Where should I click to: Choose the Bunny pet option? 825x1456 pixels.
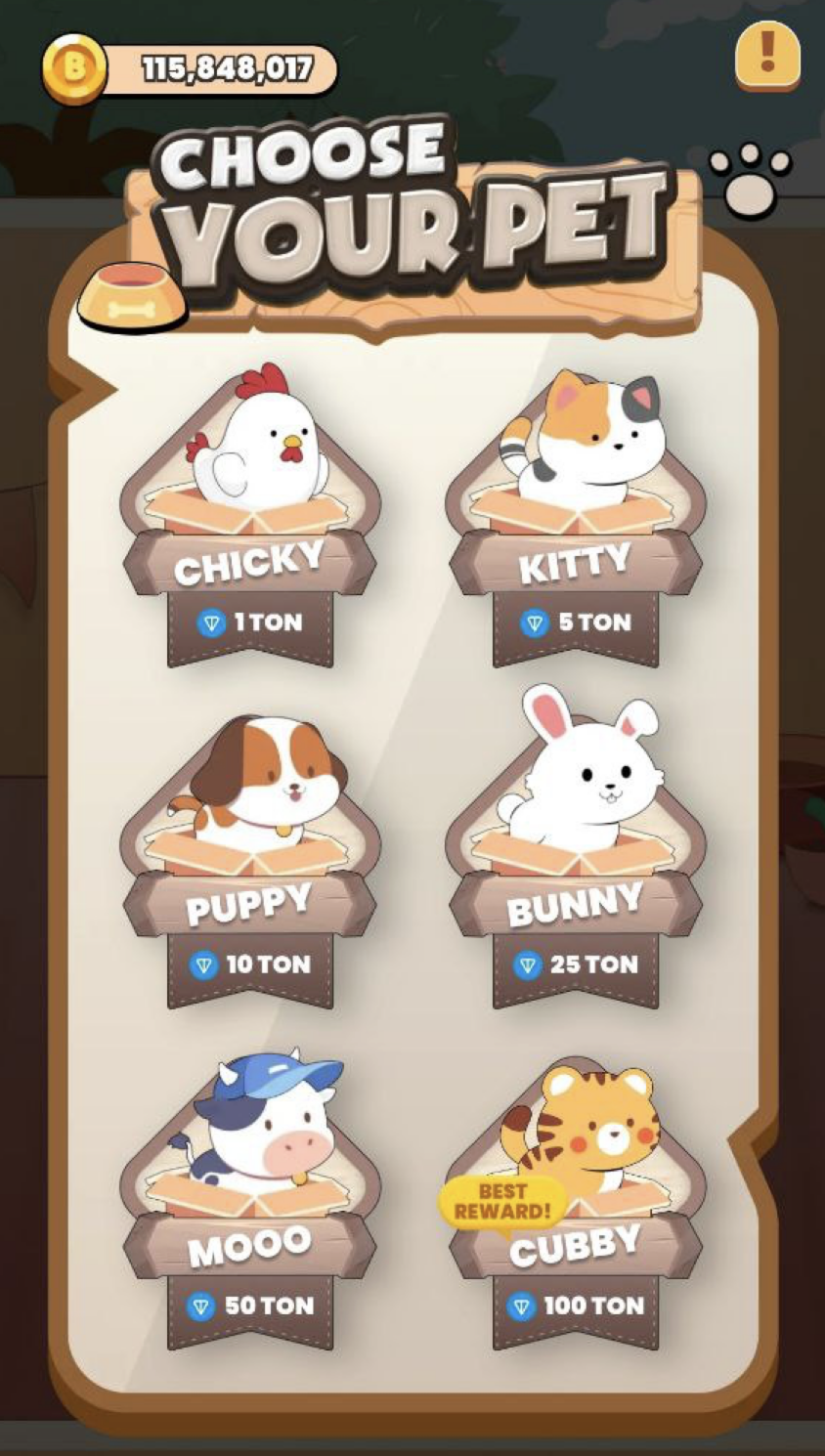point(576,860)
